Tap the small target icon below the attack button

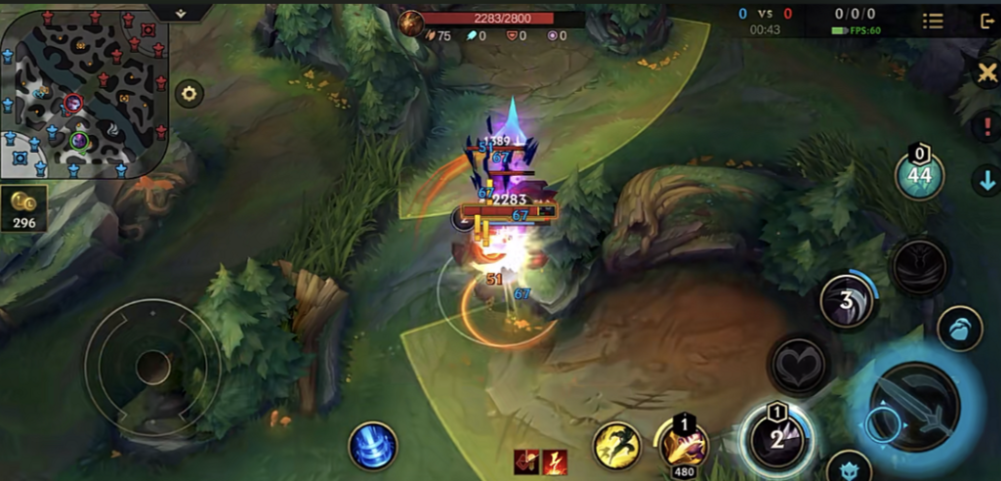[848, 467]
